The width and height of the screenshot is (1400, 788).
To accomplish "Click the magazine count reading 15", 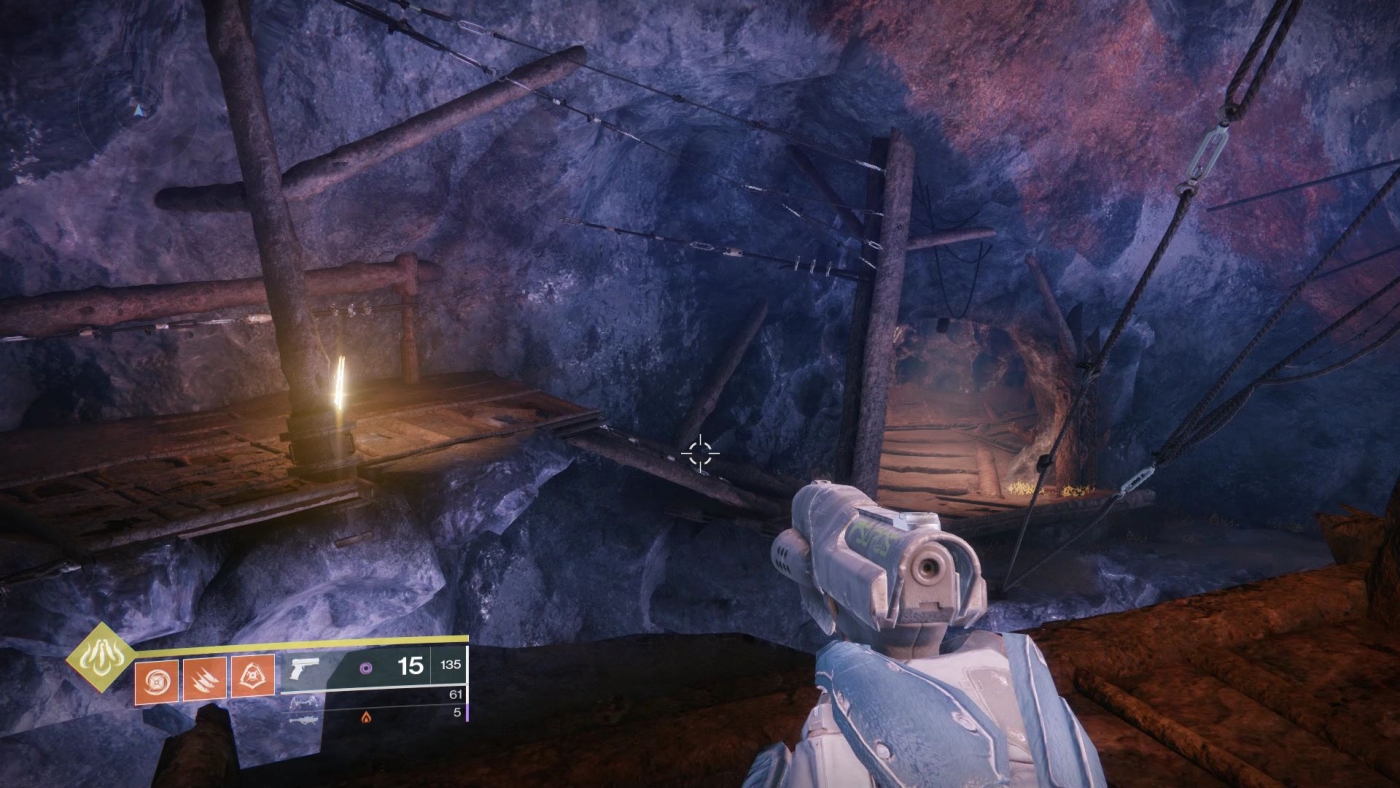I will [413, 666].
